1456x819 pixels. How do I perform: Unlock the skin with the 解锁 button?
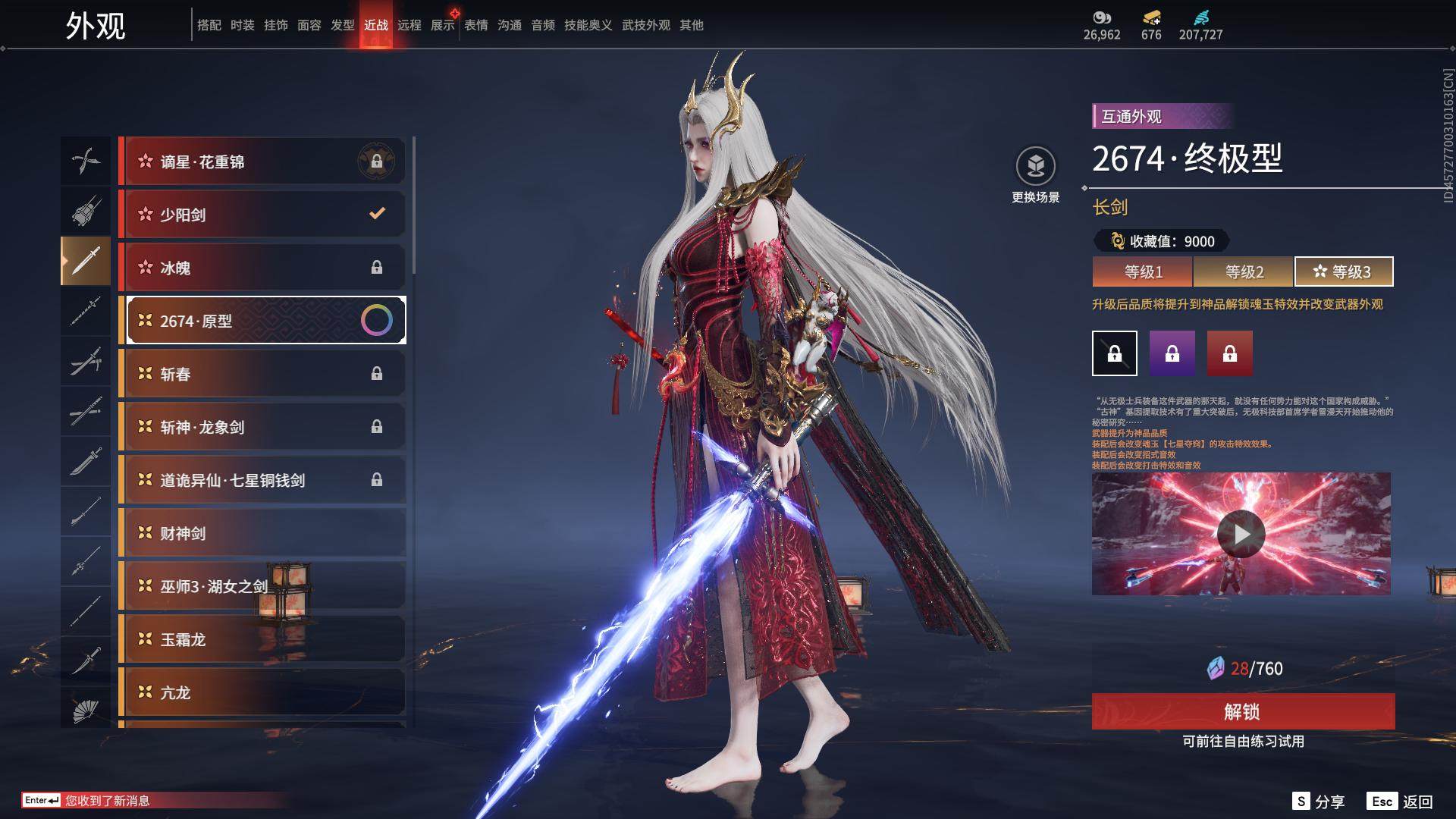coord(1243,711)
